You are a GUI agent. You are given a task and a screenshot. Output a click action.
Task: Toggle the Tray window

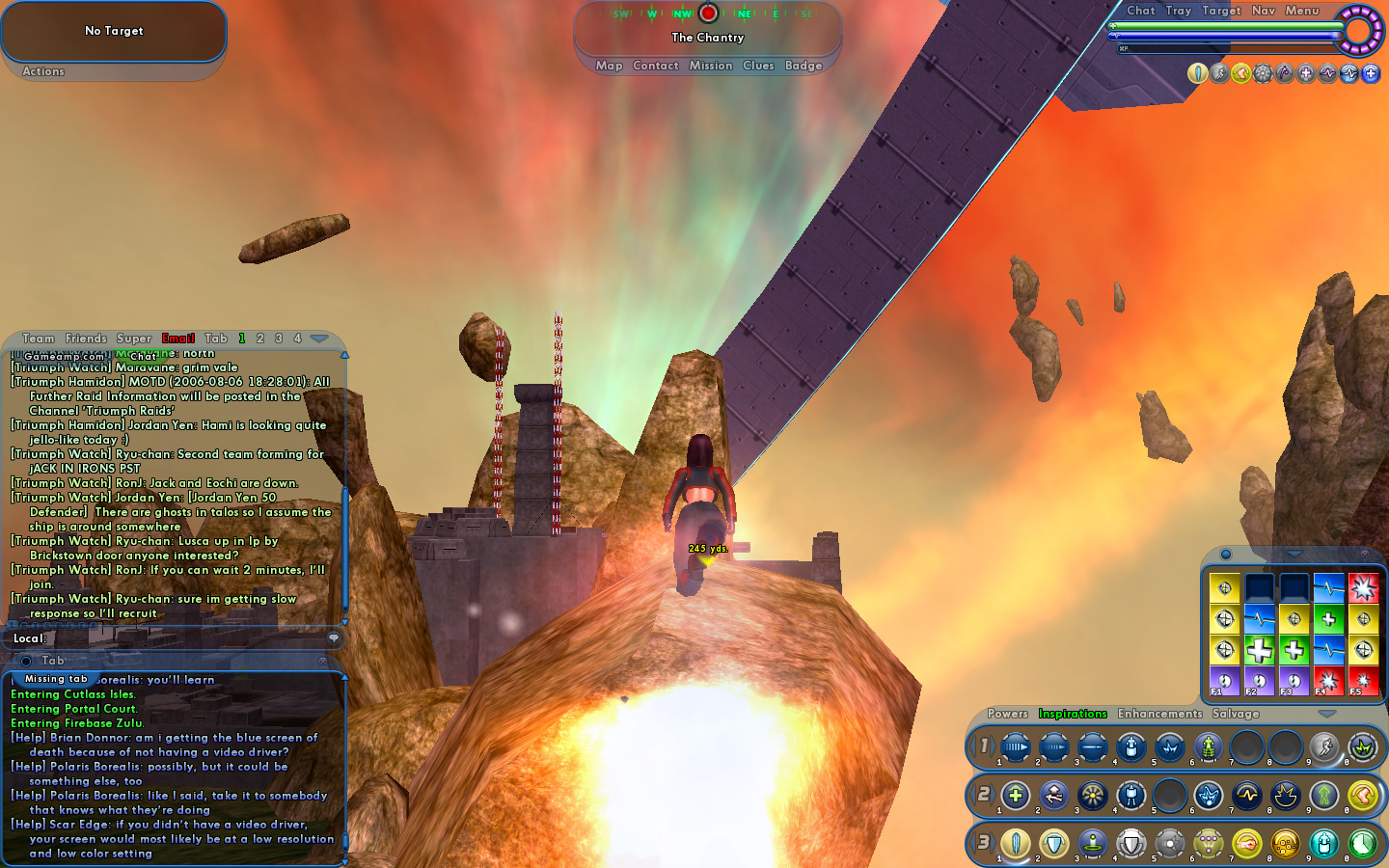(x=1178, y=11)
